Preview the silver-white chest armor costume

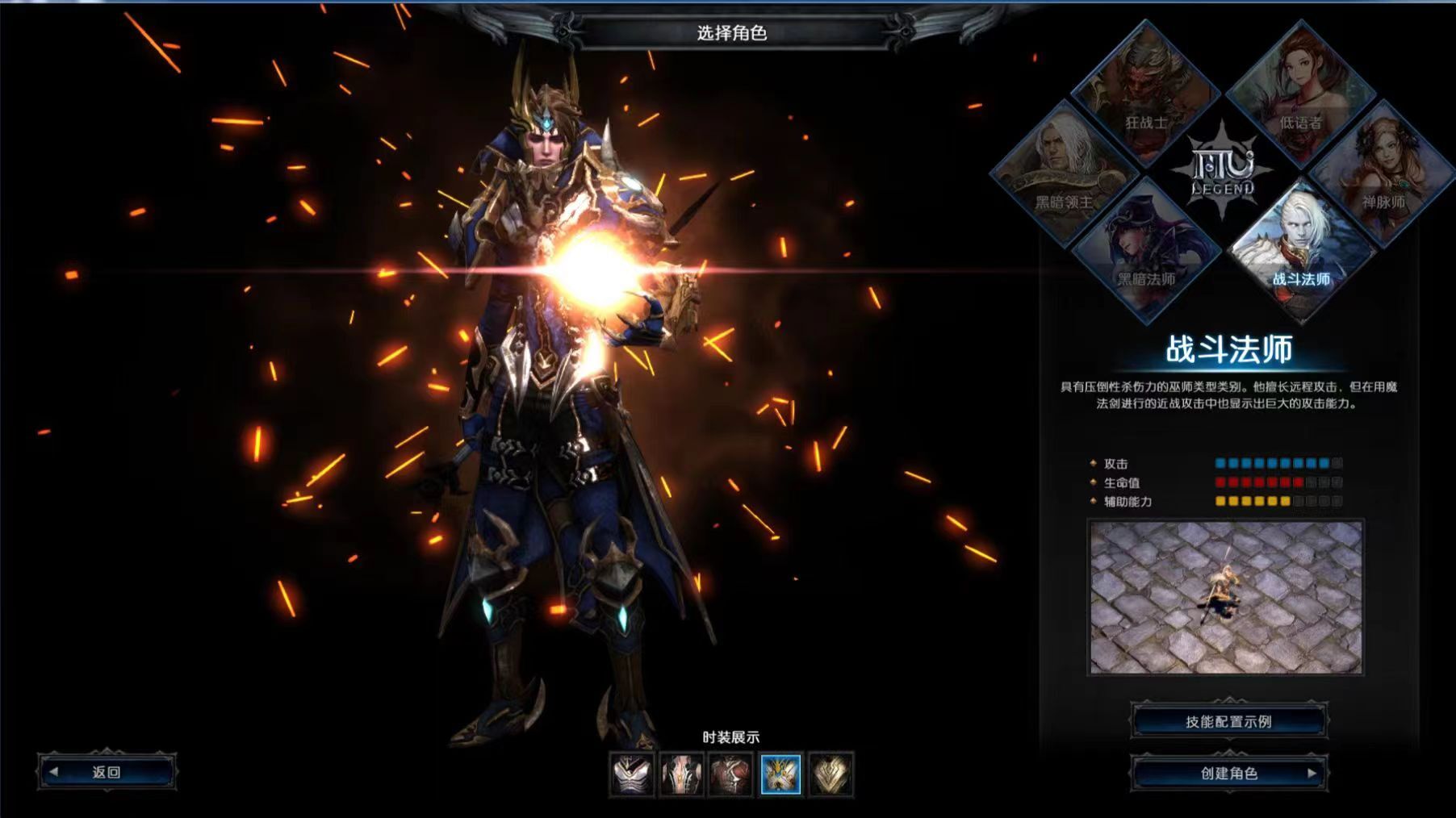tap(632, 774)
